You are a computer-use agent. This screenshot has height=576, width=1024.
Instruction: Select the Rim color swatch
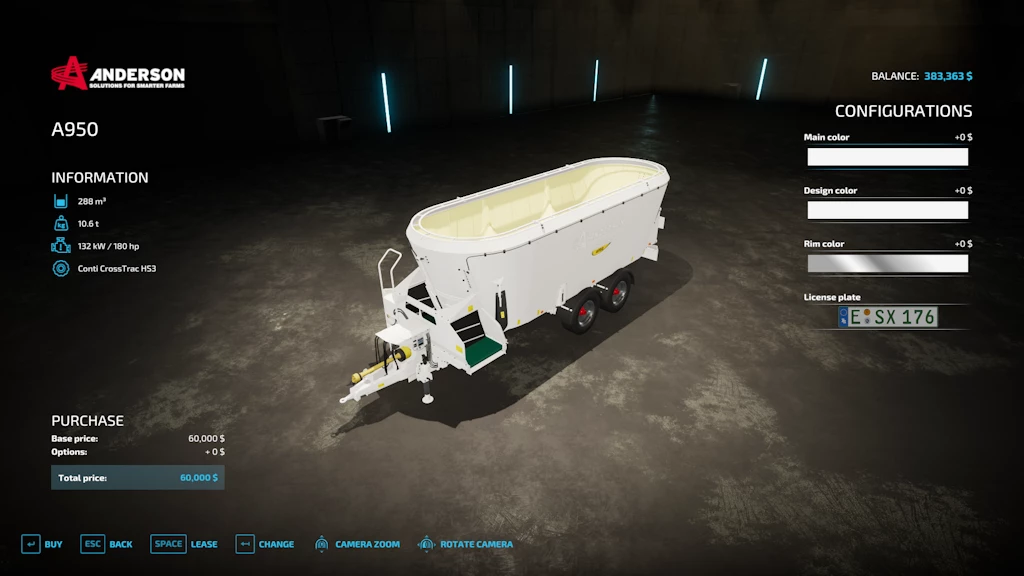click(x=887, y=263)
